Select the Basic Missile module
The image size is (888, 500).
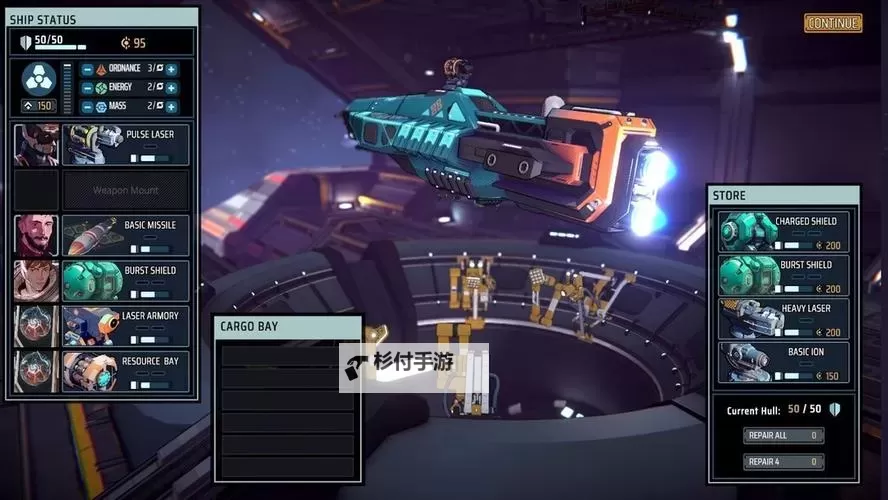[126, 236]
